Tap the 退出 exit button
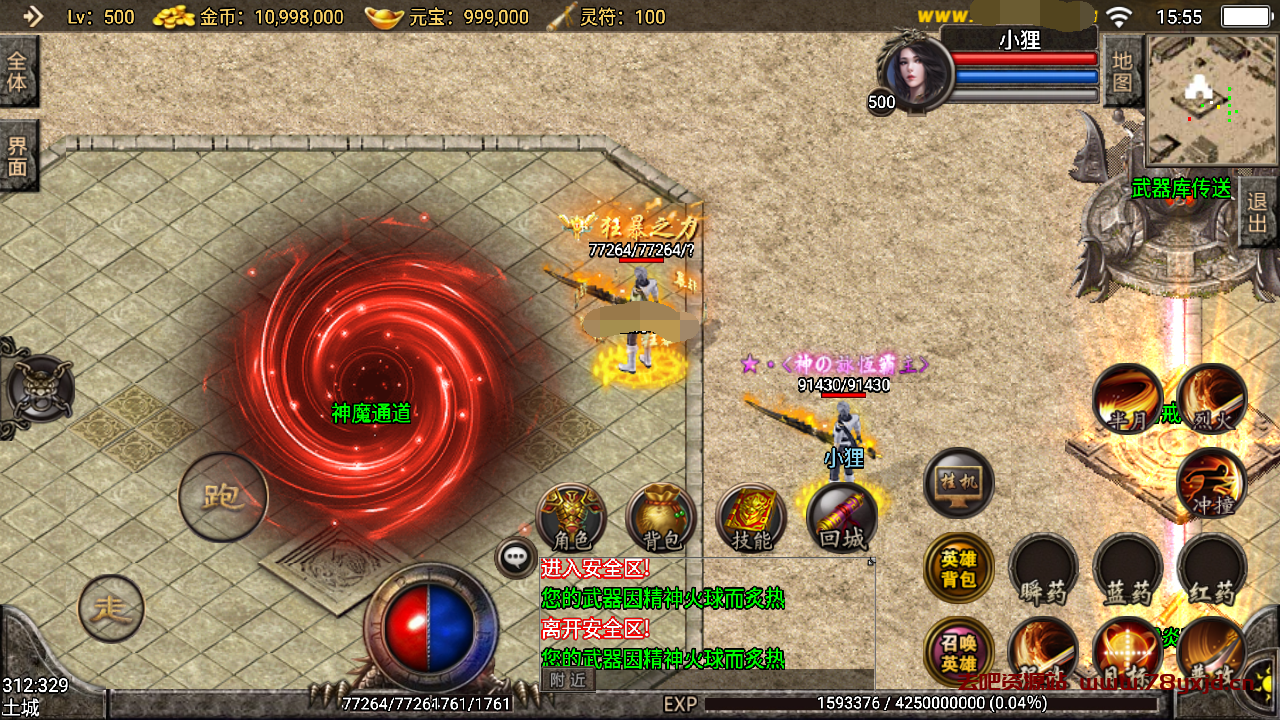Screen dimensions: 1280x720 1258,212
